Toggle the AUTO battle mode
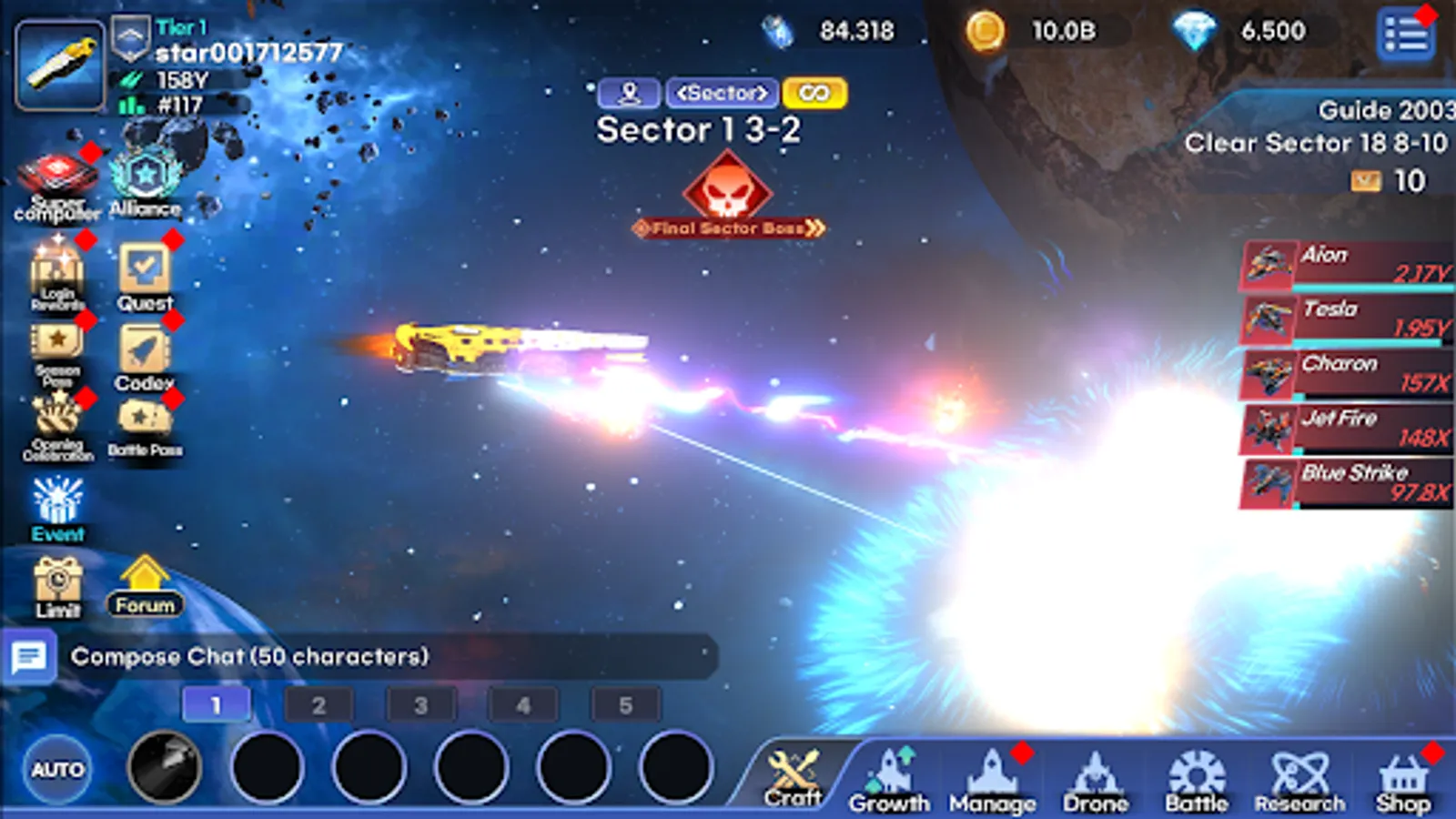Image resolution: width=1456 pixels, height=819 pixels. (x=55, y=769)
